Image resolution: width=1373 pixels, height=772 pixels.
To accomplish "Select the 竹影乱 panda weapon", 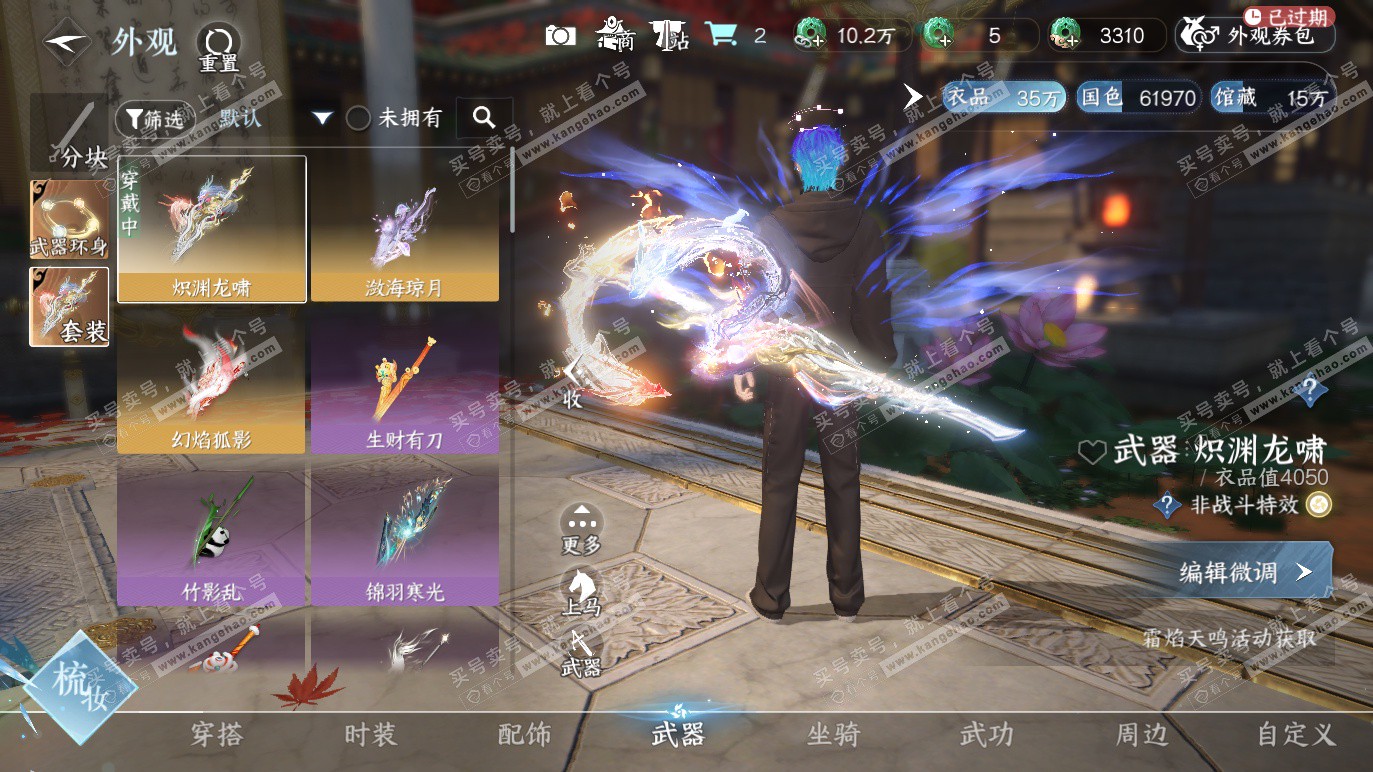I will point(212,533).
